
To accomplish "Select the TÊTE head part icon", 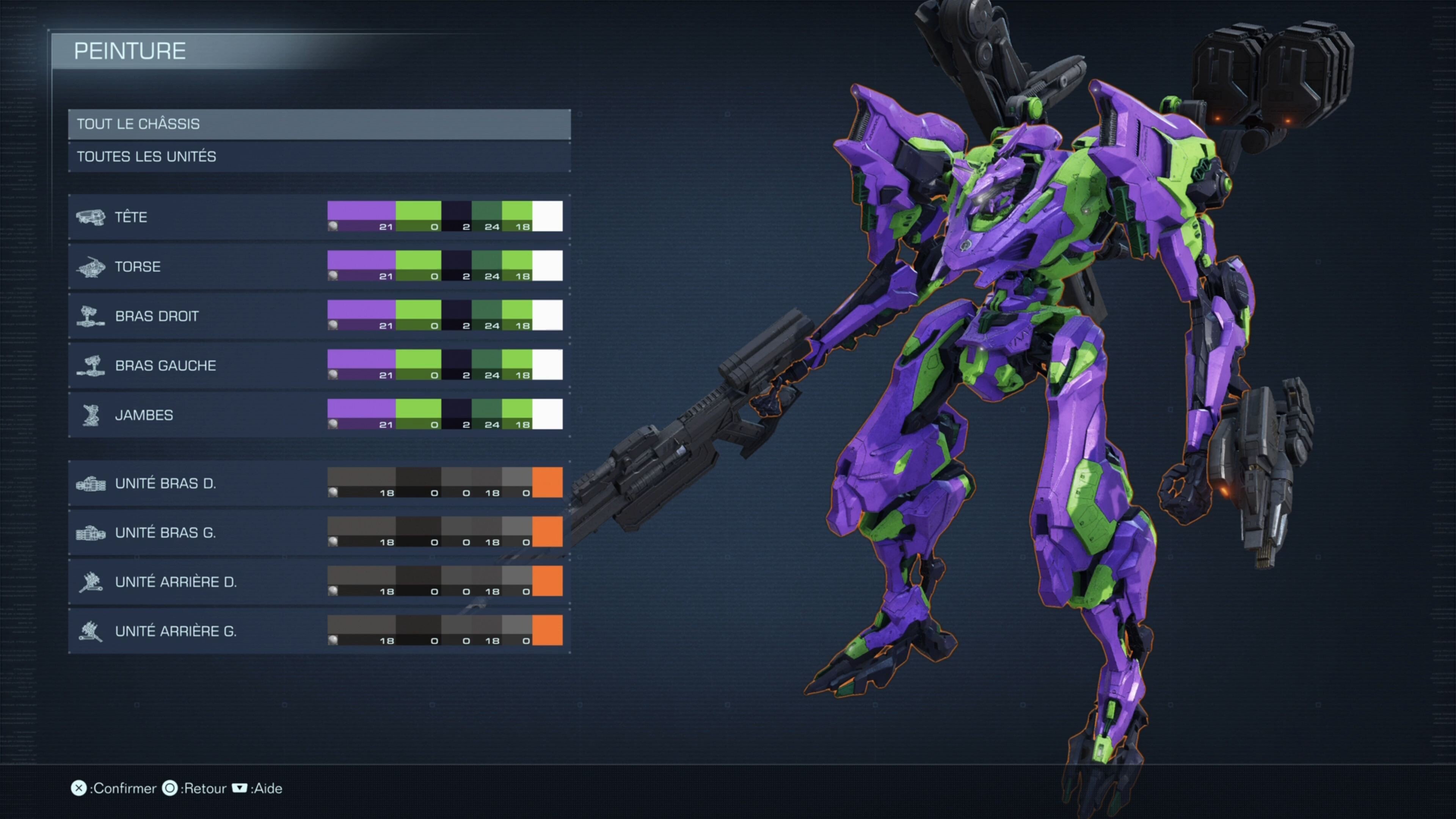I will [x=92, y=217].
